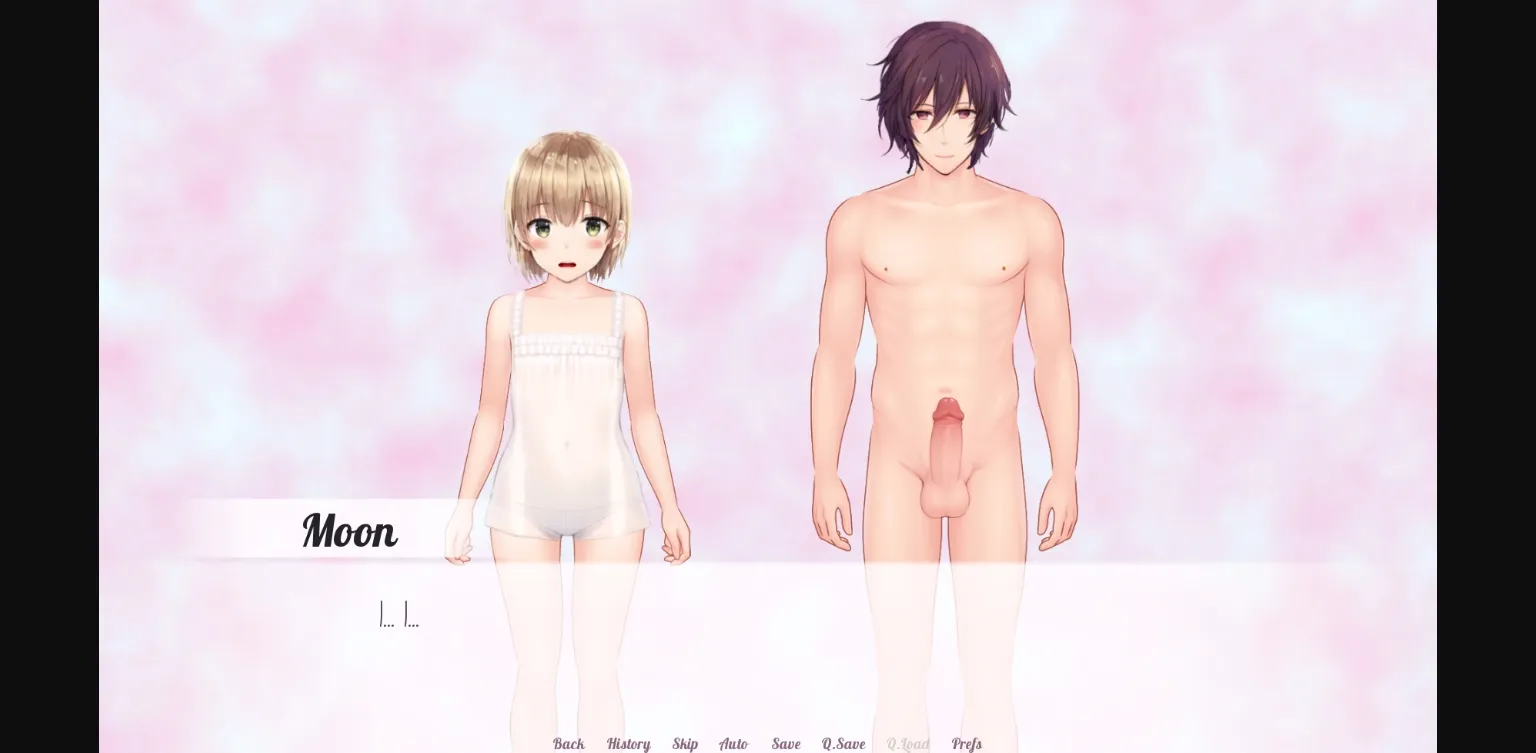Click the dialogue window to continue the story
This screenshot has width=1536, height=753.
click(x=700, y=640)
